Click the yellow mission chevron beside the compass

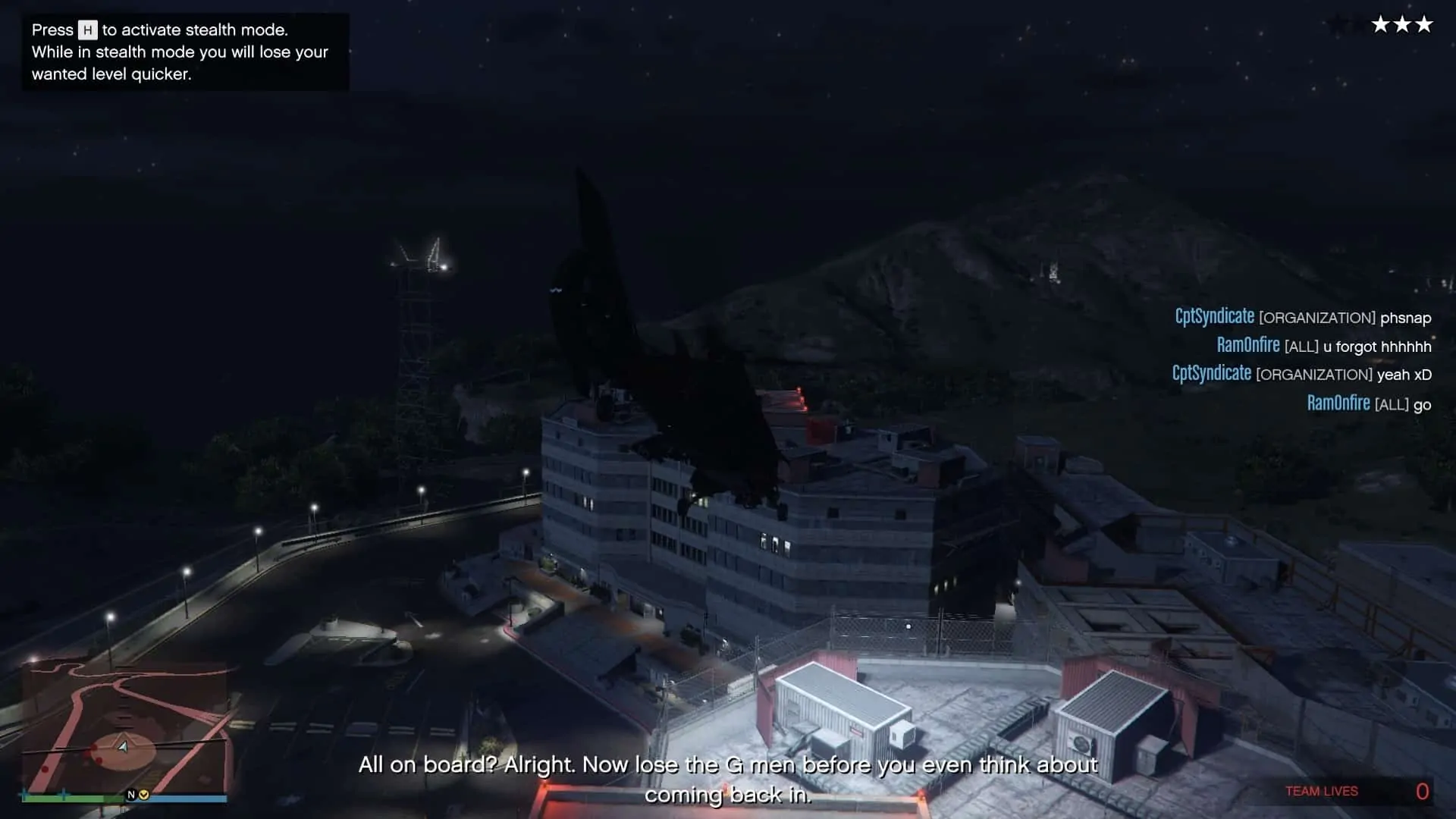144,795
